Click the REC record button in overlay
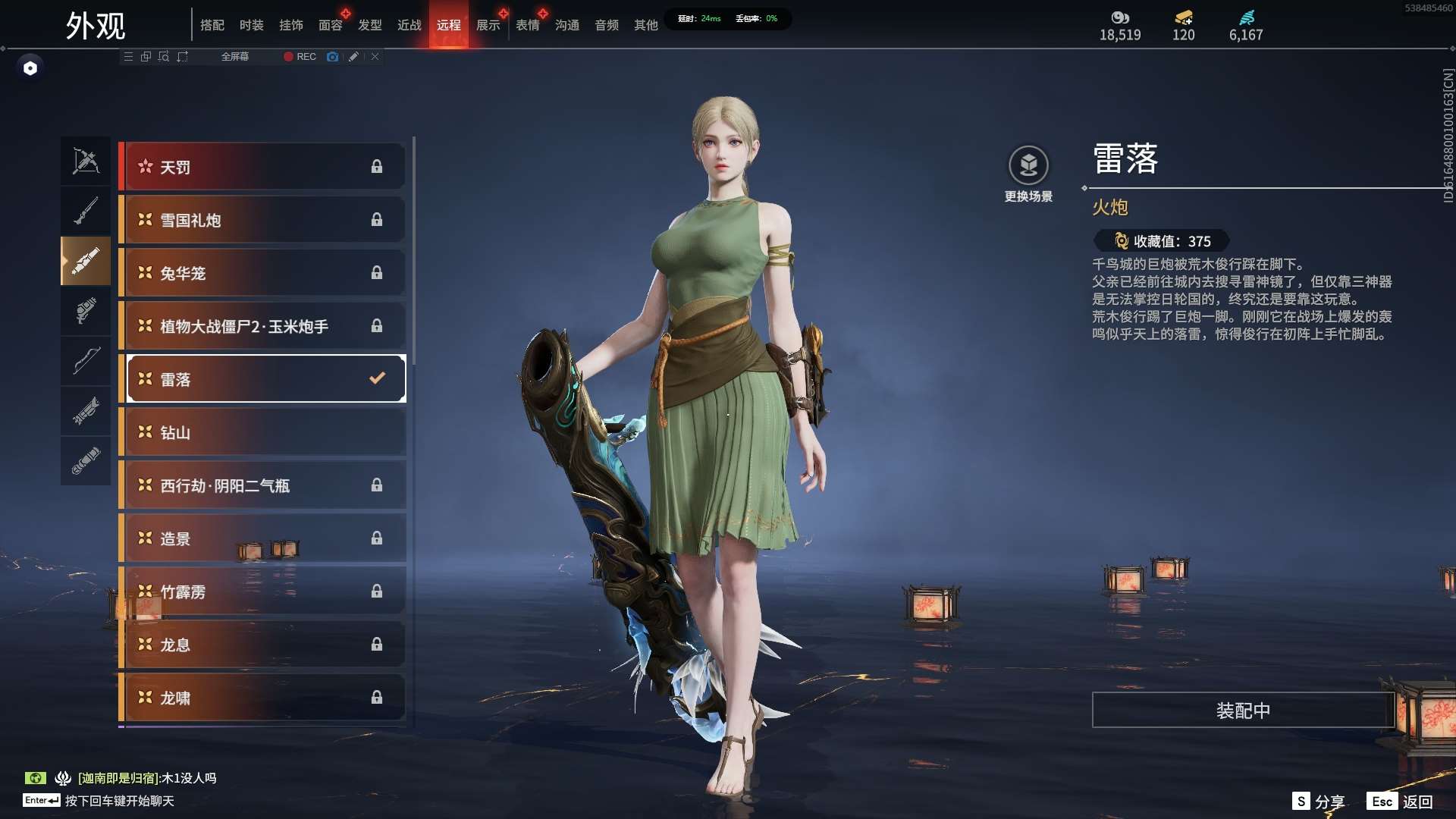The height and width of the screenshot is (819, 1456). click(x=300, y=57)
